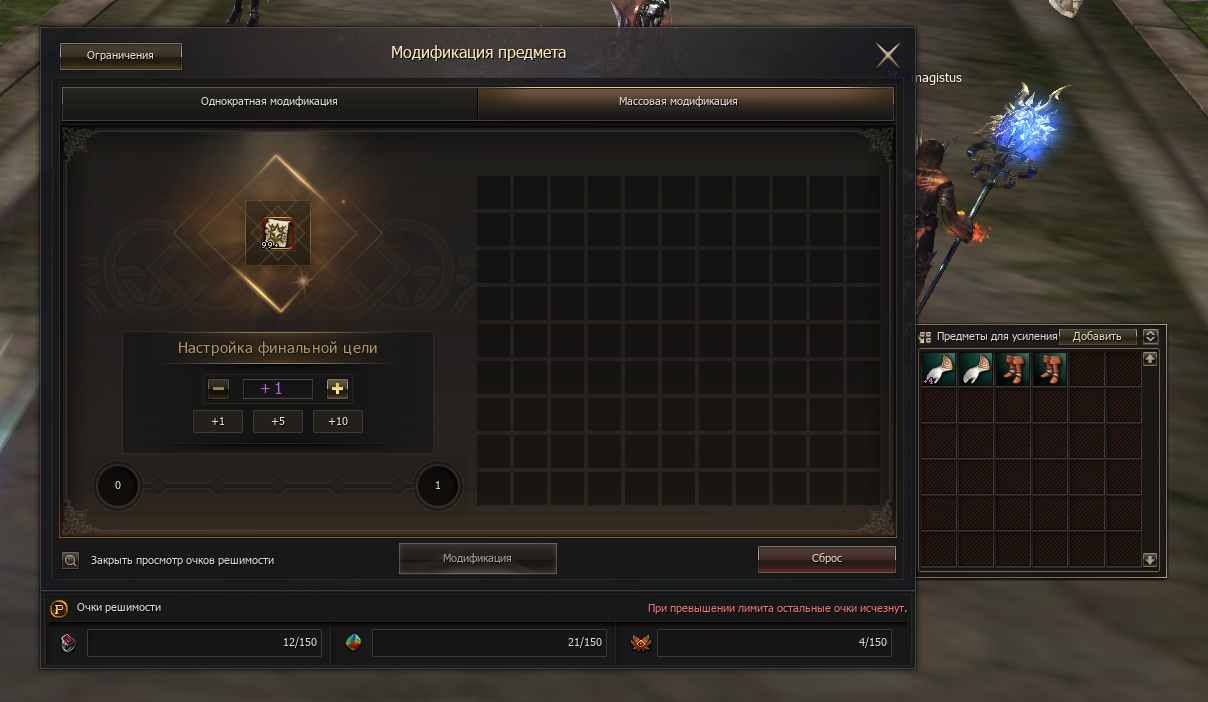Reset with the Сброс button
This screenshot has height=702, width=1208.
pyautogui.click(x=826, y=559)
